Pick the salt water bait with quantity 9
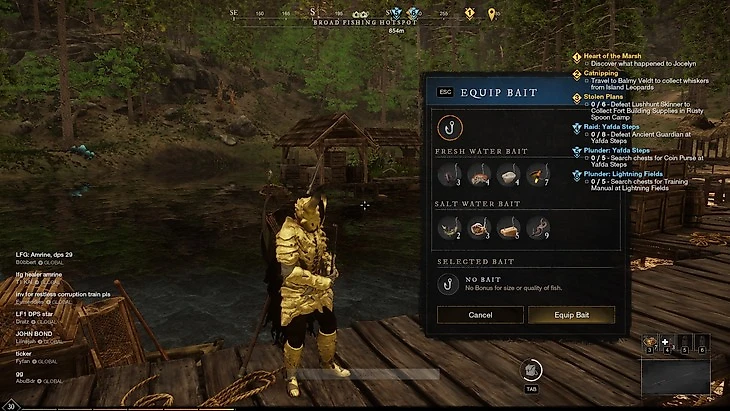Viewport: 730px width, 411px height. pos(537,227)
